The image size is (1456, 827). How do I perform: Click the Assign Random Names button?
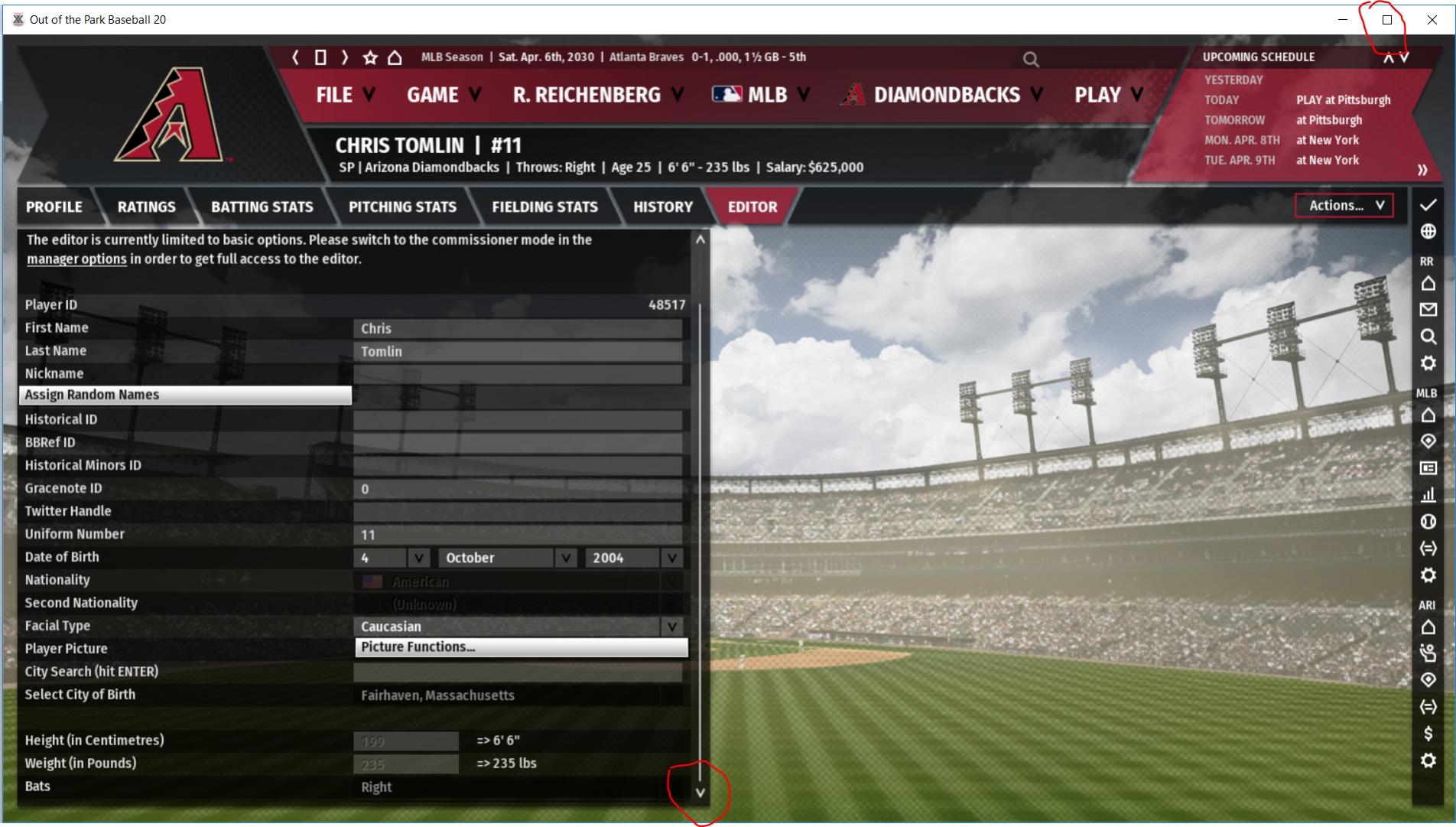[184, 395]
